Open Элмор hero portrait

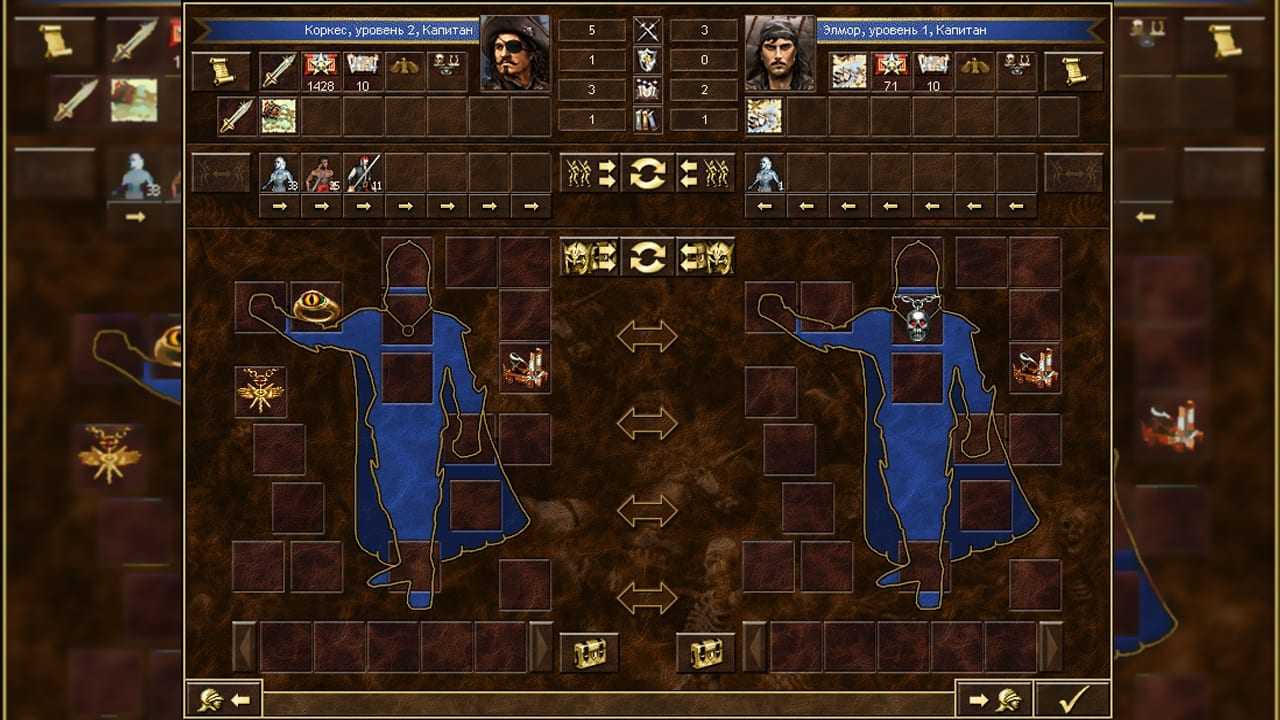[x=779, y=52]
